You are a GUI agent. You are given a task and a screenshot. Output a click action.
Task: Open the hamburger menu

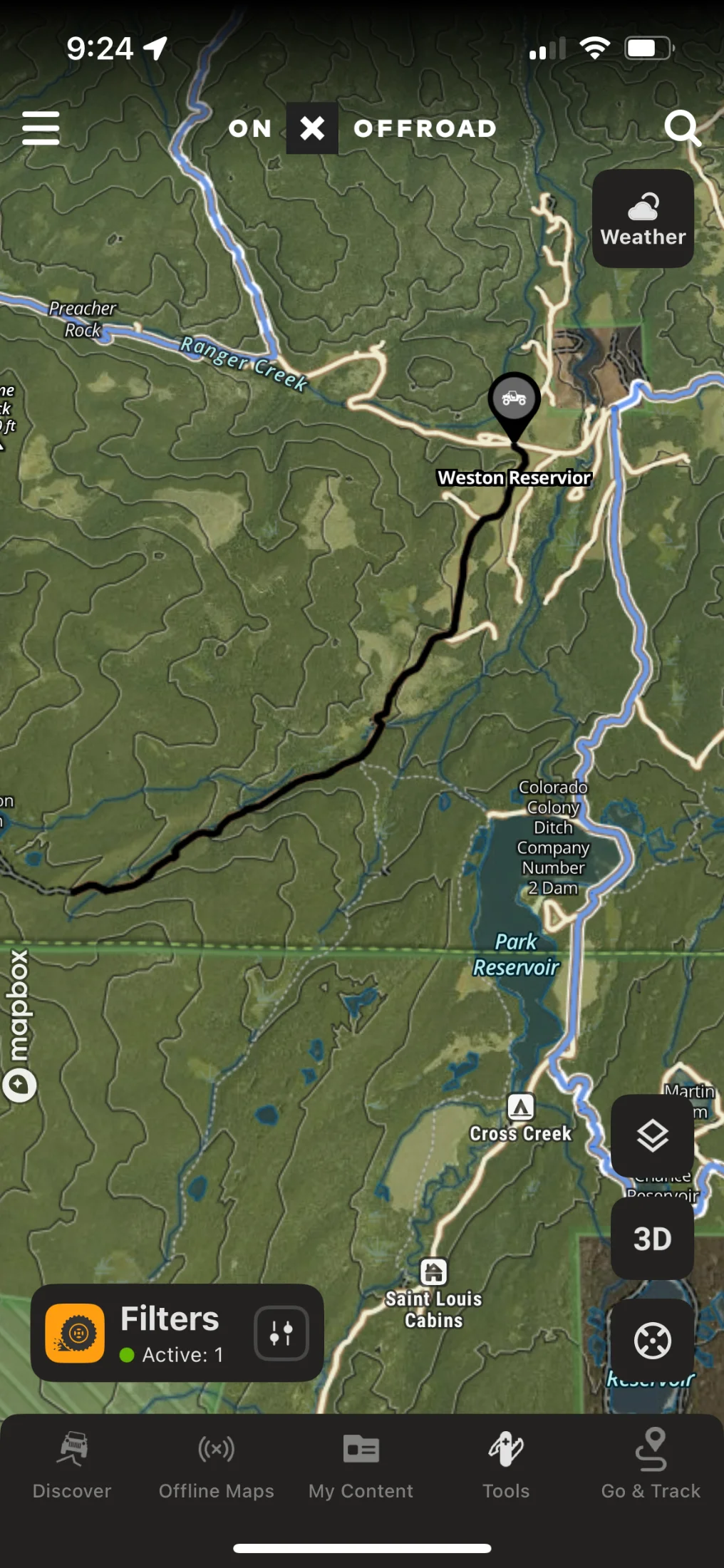41,128
